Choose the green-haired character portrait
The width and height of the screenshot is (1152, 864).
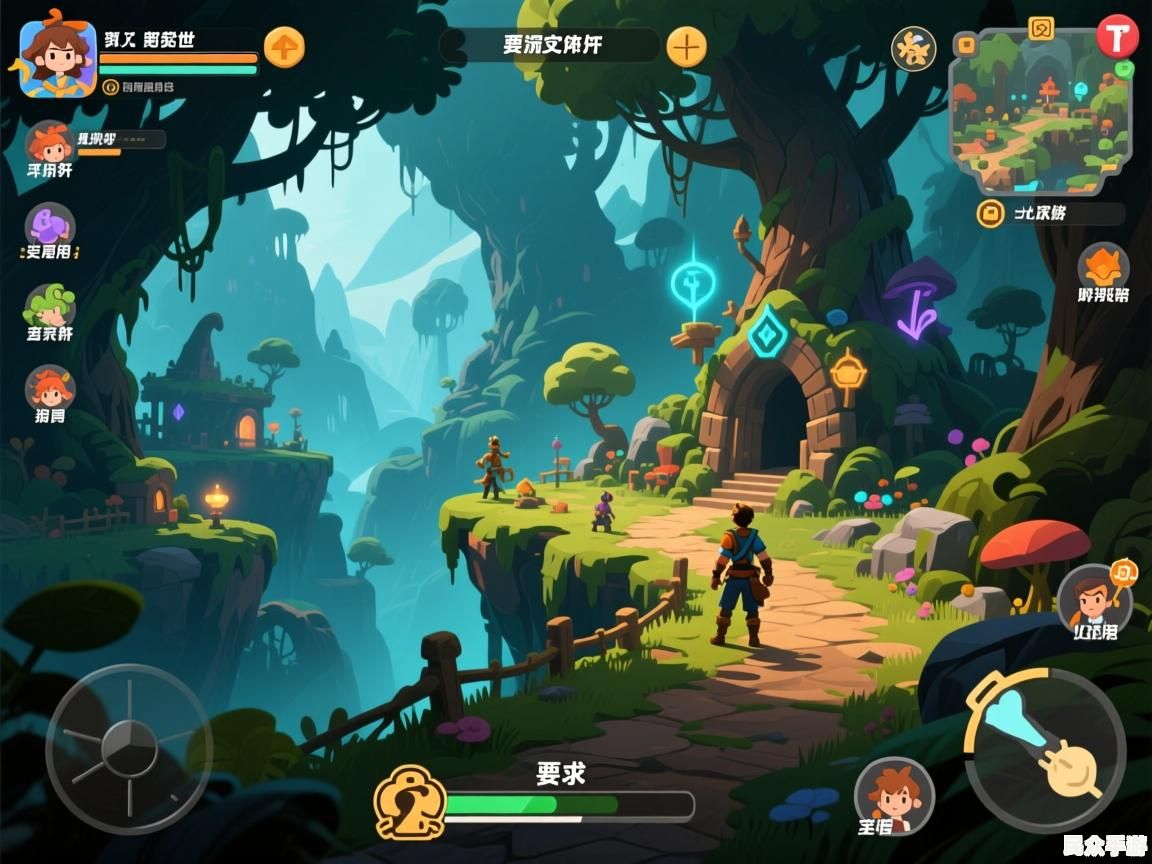(x=50, y=306)
